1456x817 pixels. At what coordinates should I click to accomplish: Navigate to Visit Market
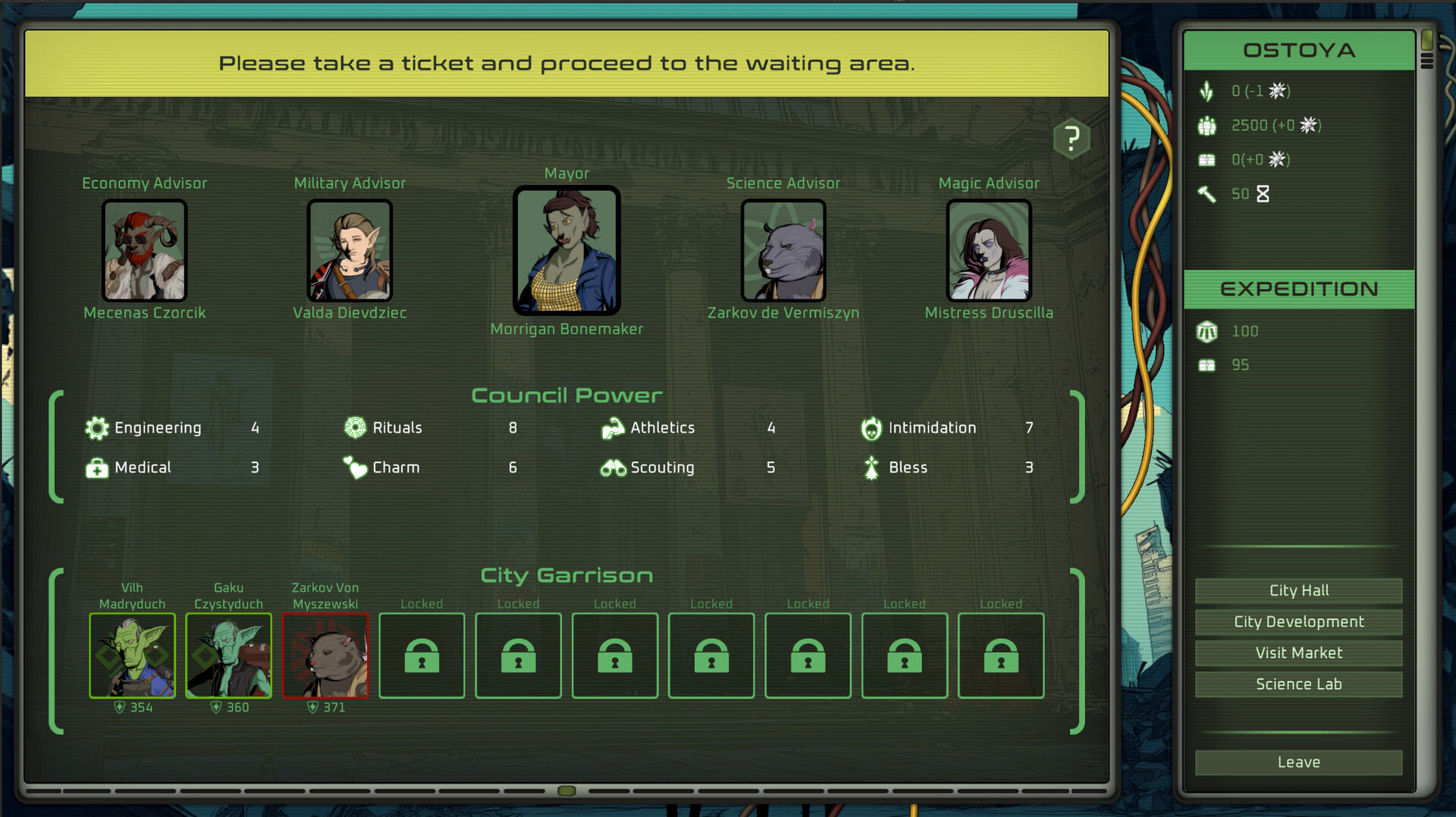(1298, 653)
